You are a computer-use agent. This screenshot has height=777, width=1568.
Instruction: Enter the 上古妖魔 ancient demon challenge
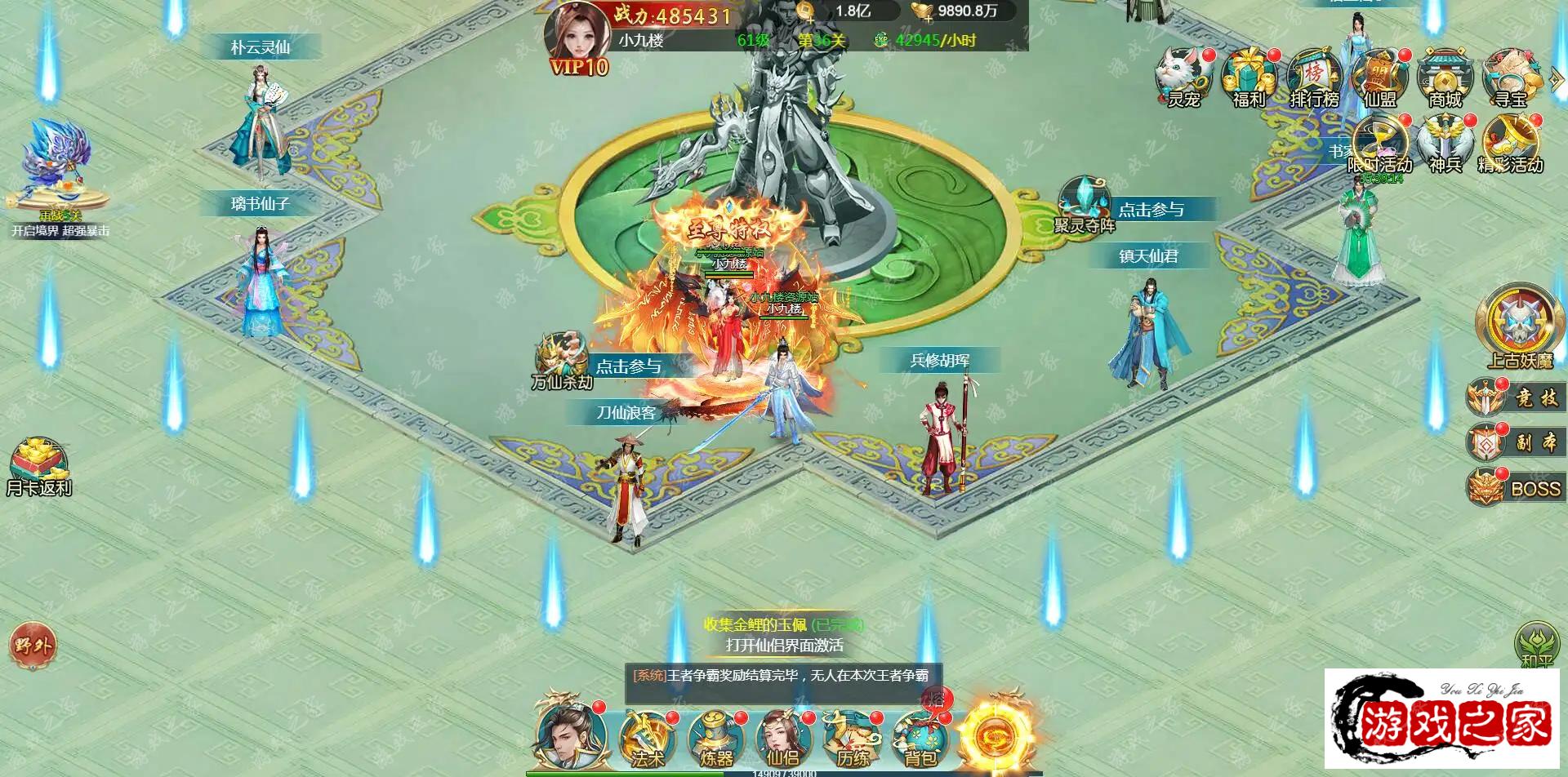click(x=1519, y=324)
